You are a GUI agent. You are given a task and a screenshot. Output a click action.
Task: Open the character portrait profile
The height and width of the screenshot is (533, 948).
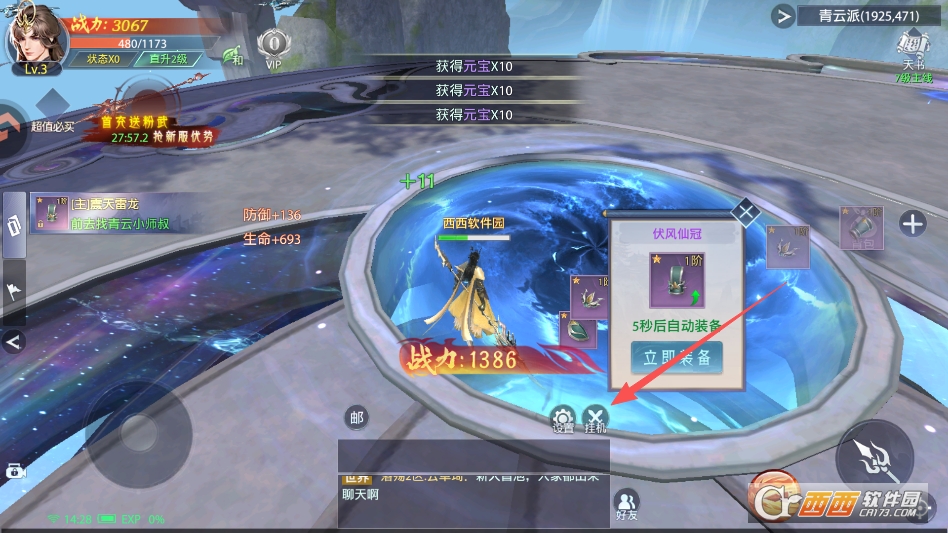[34, 40]
